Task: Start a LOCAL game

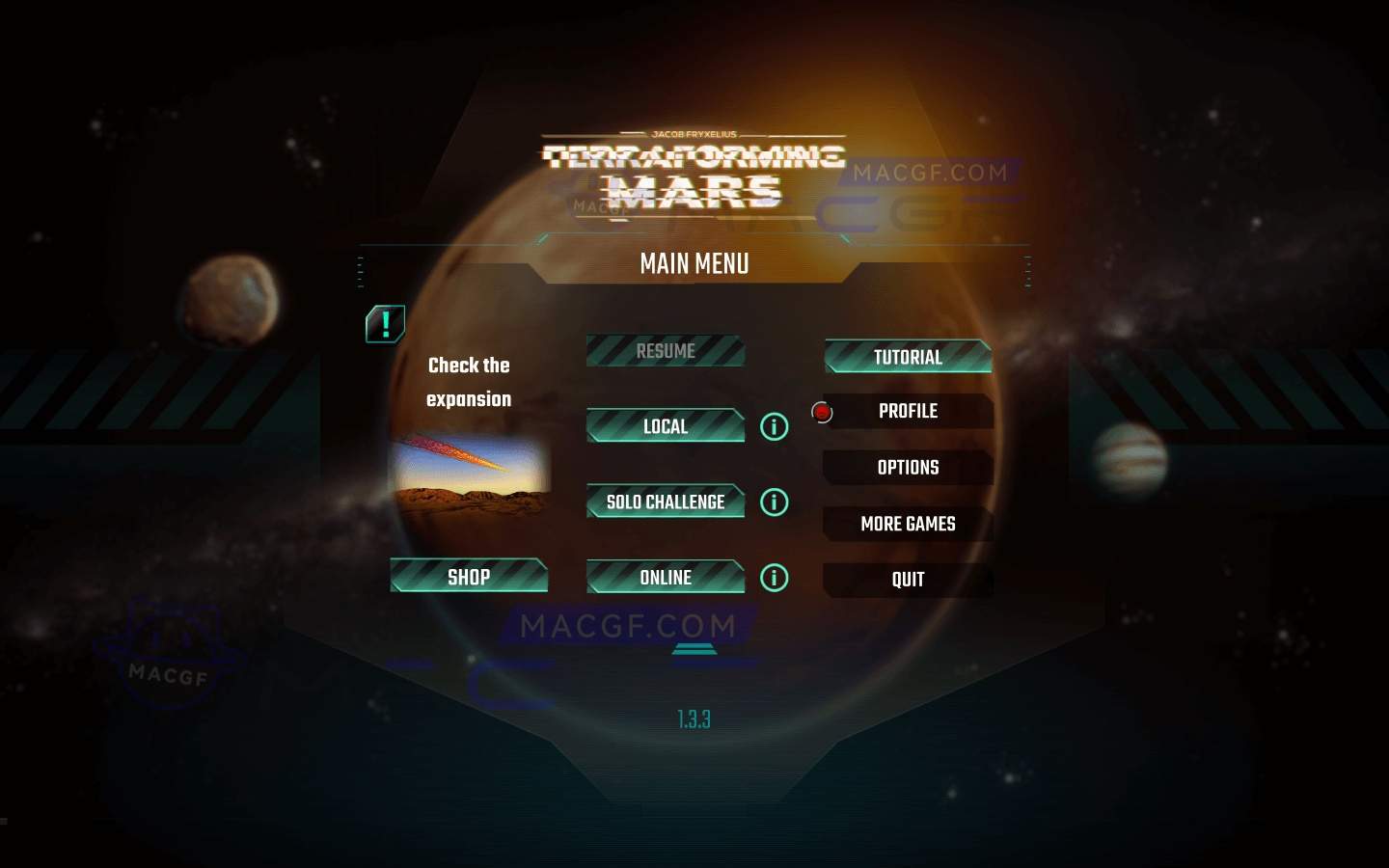Action: pyautogui.click(x=665, y=426)
